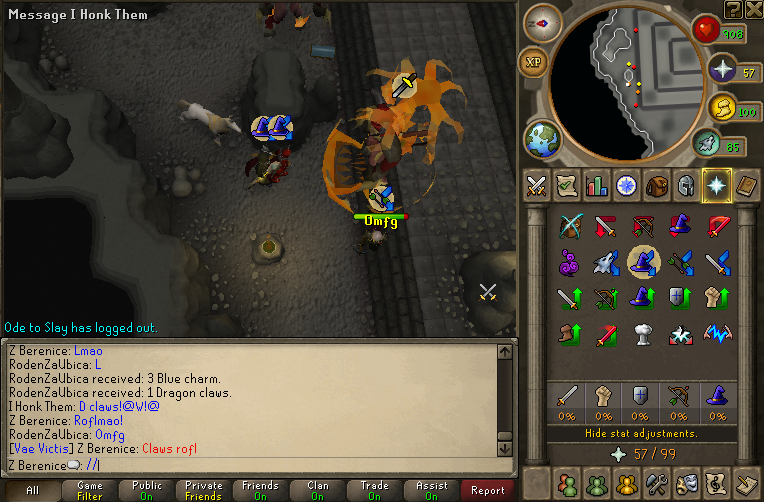Report a player via Report button
This screenshot has height=502, width=764.
488,490
